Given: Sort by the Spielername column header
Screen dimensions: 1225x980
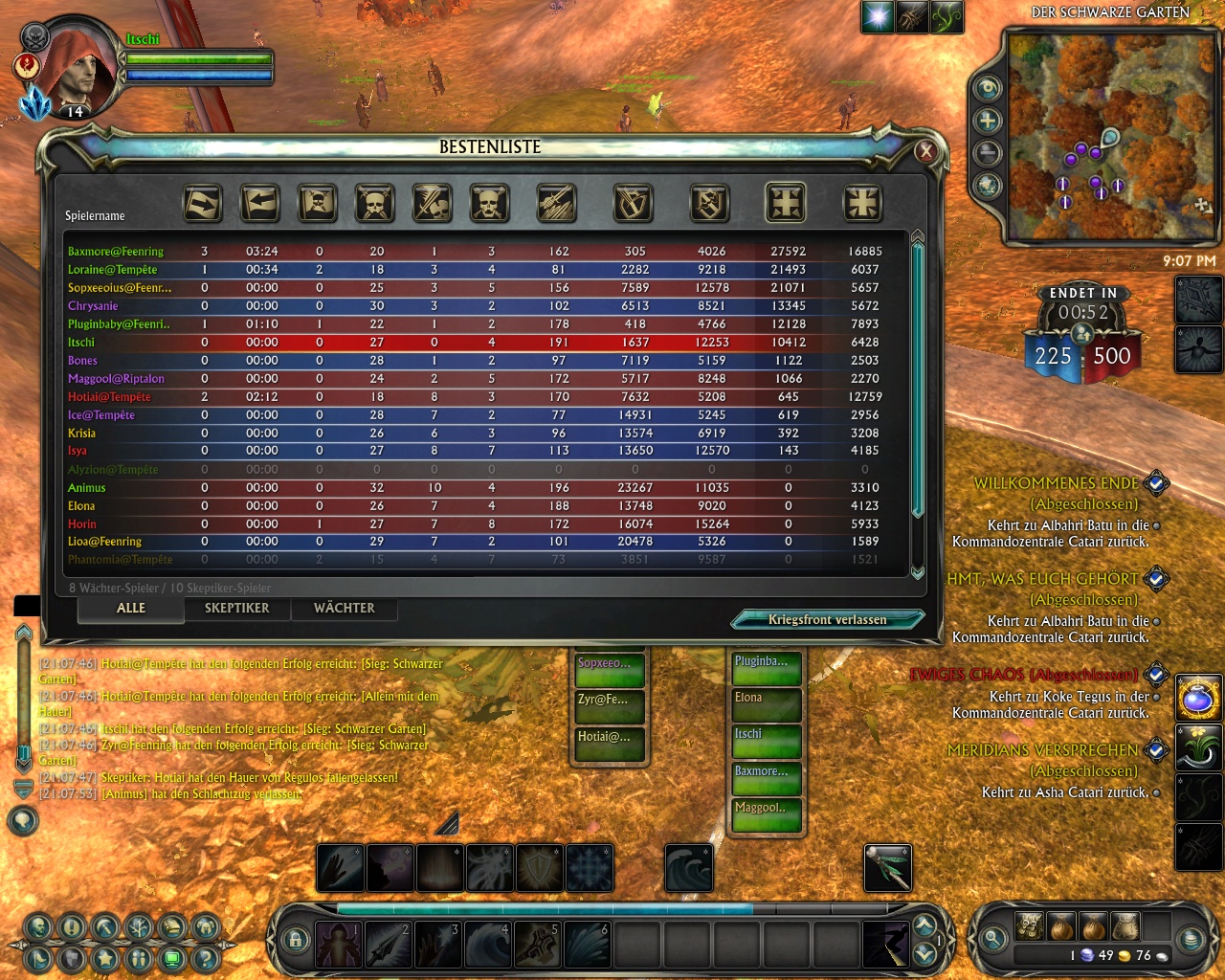Looking at the screenshot, I should coord(95,216).
